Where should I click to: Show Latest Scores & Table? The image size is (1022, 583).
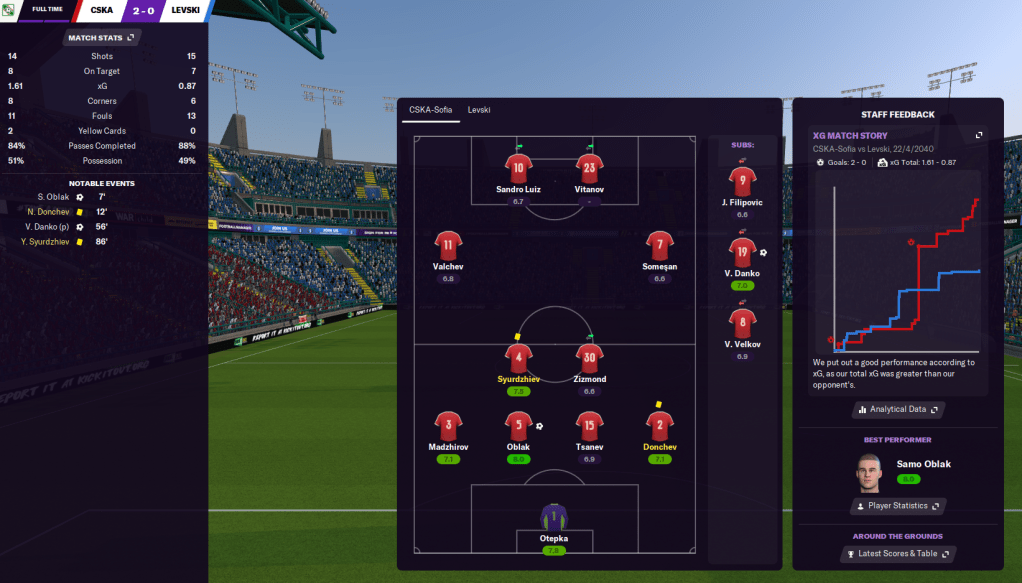(x=897, y=554)
